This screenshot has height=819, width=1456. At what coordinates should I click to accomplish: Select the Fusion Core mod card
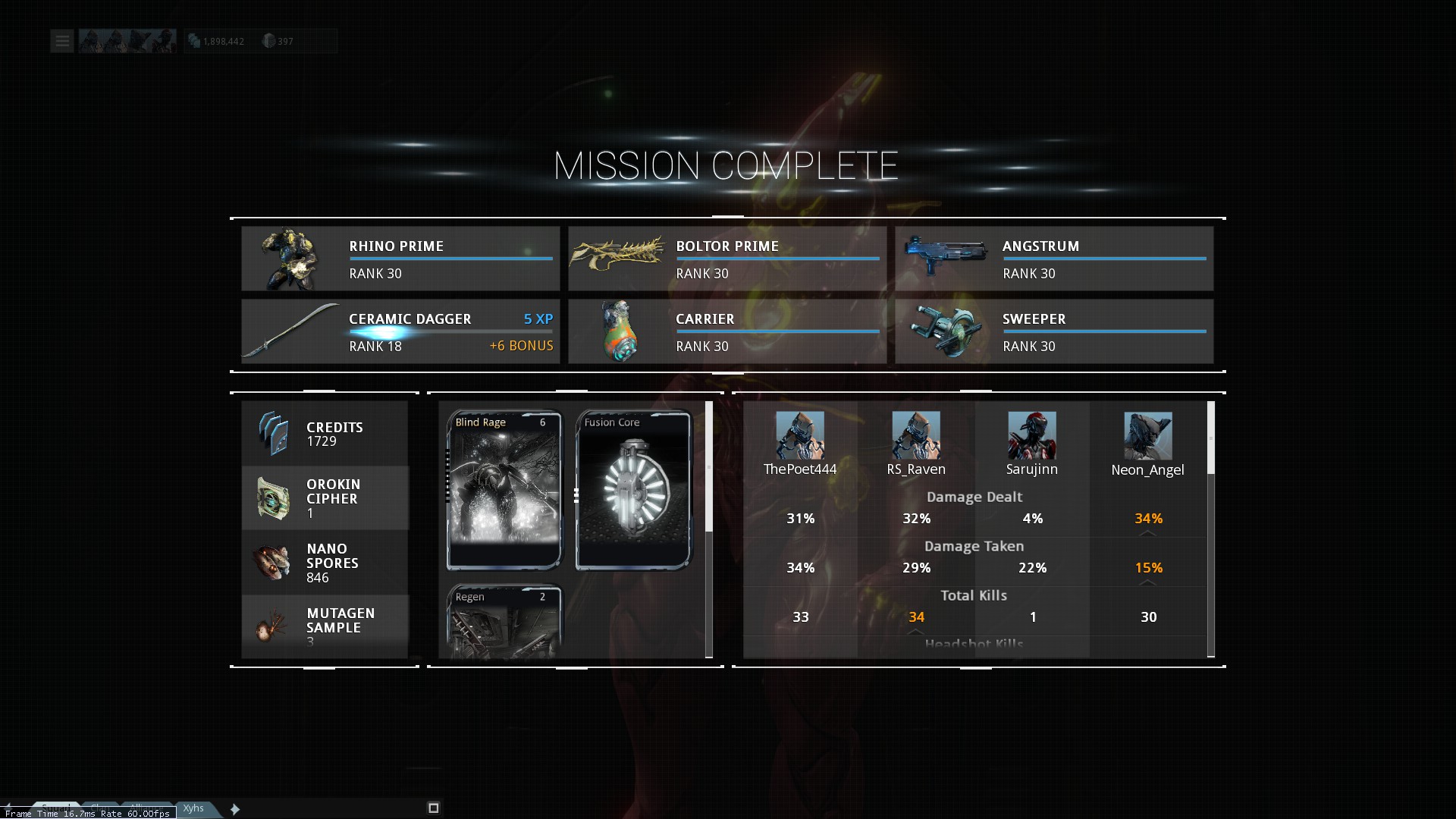point(633,489)
